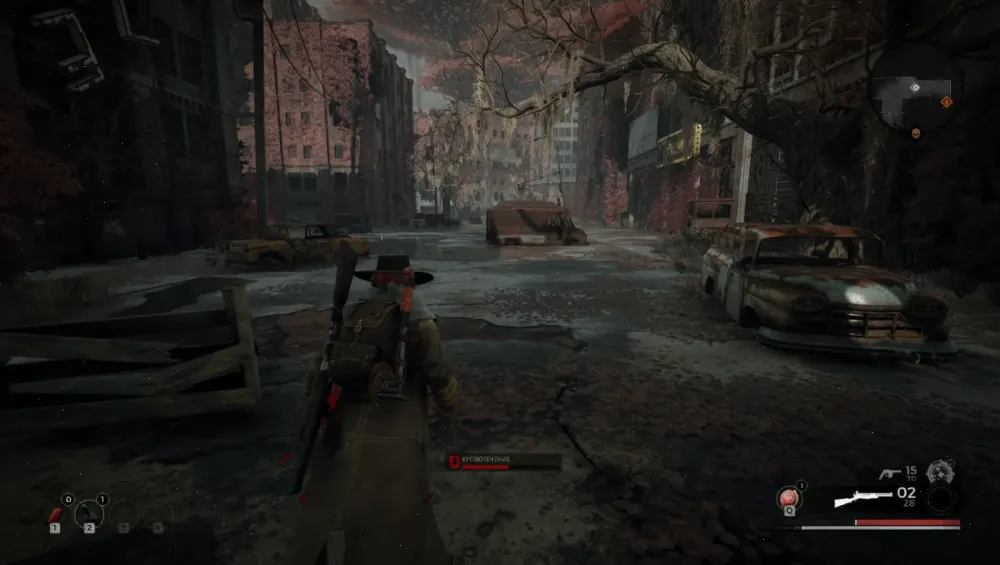Click the gear-shaped ability emblem

point(938,472)
